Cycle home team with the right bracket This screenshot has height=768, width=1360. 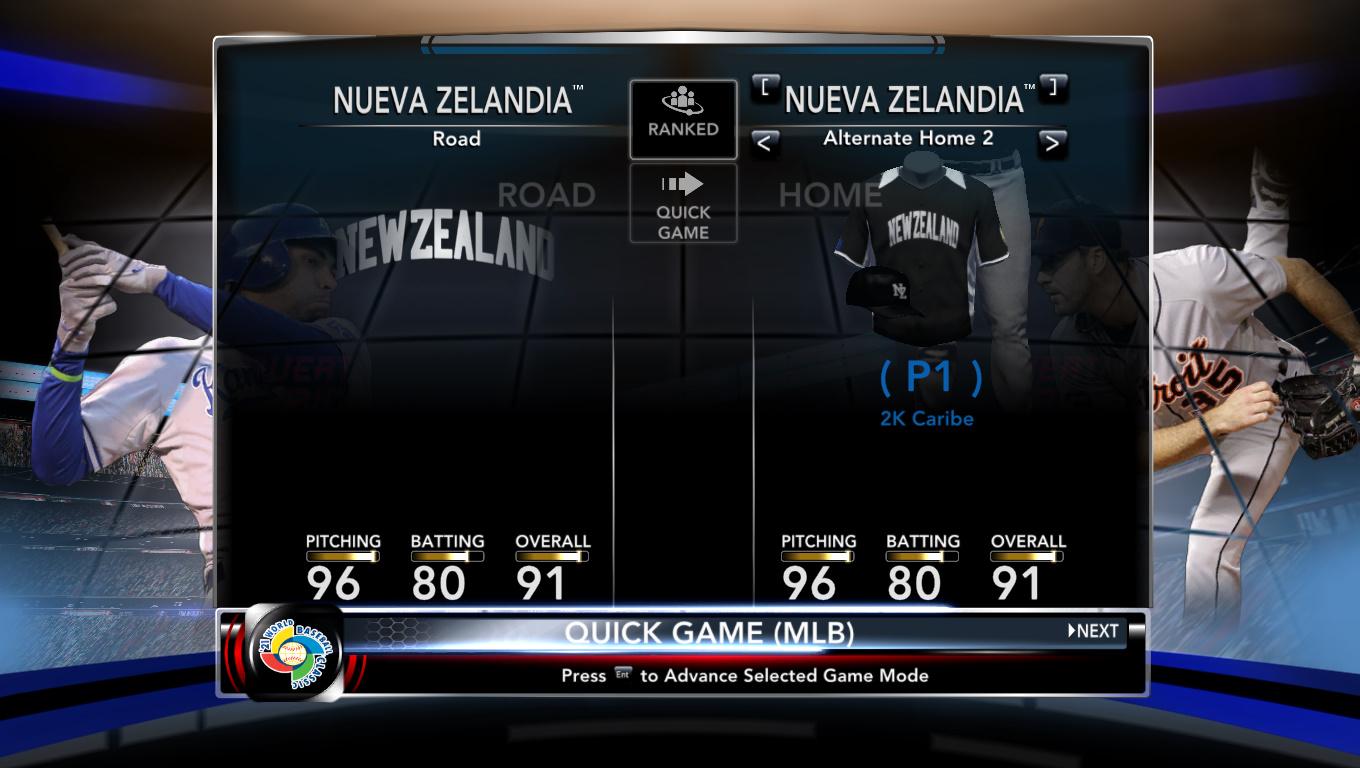pos(1052,88)
